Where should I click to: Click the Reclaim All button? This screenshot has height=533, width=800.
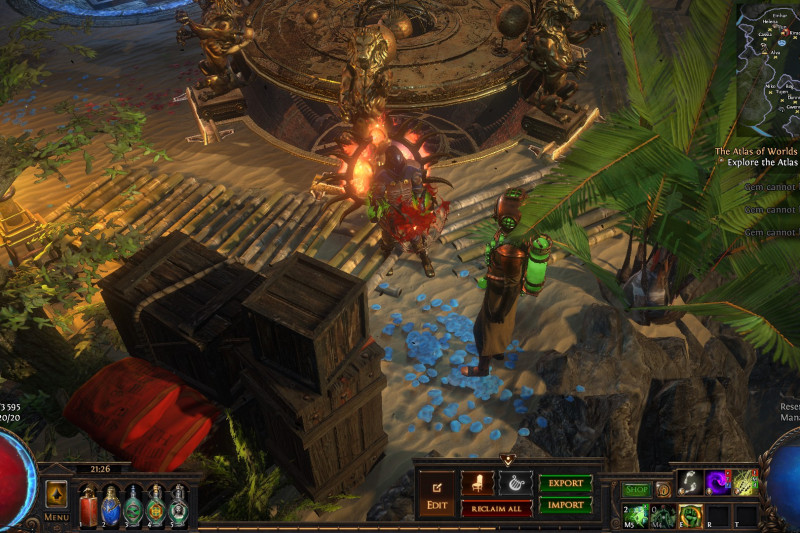pyautogui.click(x=496, y=509)
